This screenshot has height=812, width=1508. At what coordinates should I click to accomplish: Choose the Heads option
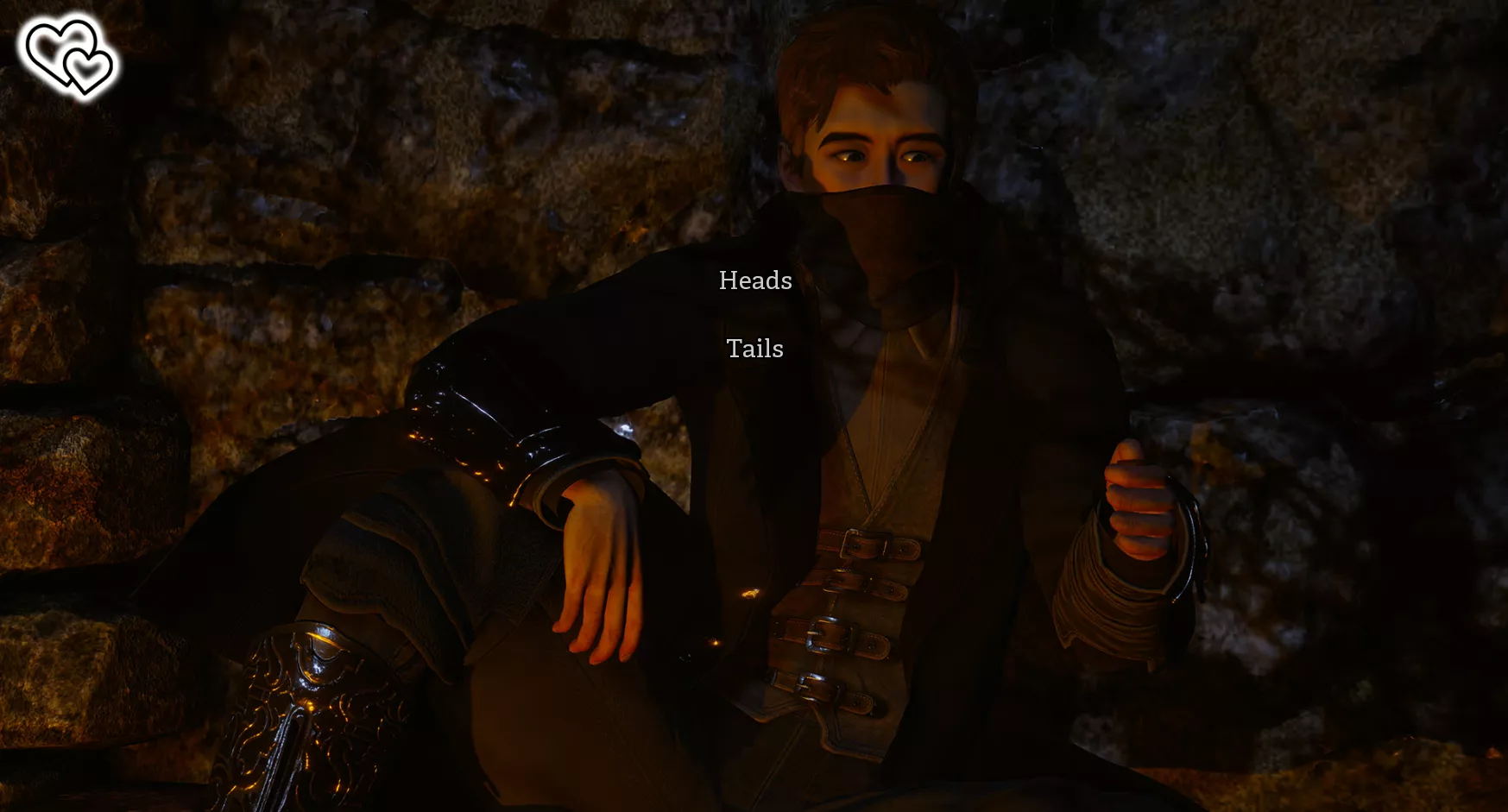(x=755, y=280)
